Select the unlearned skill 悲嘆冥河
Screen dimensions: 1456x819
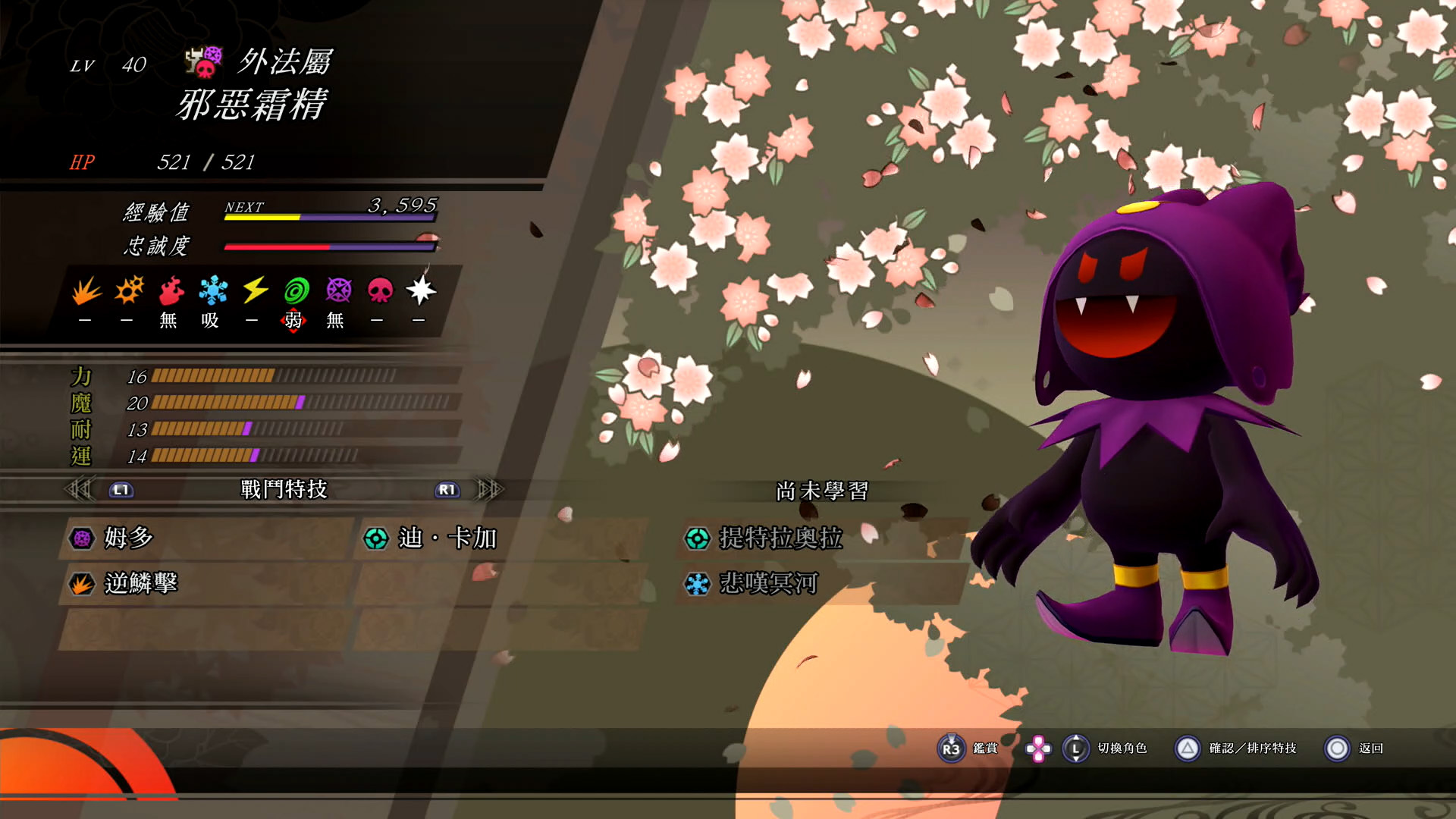click(768, 584)
